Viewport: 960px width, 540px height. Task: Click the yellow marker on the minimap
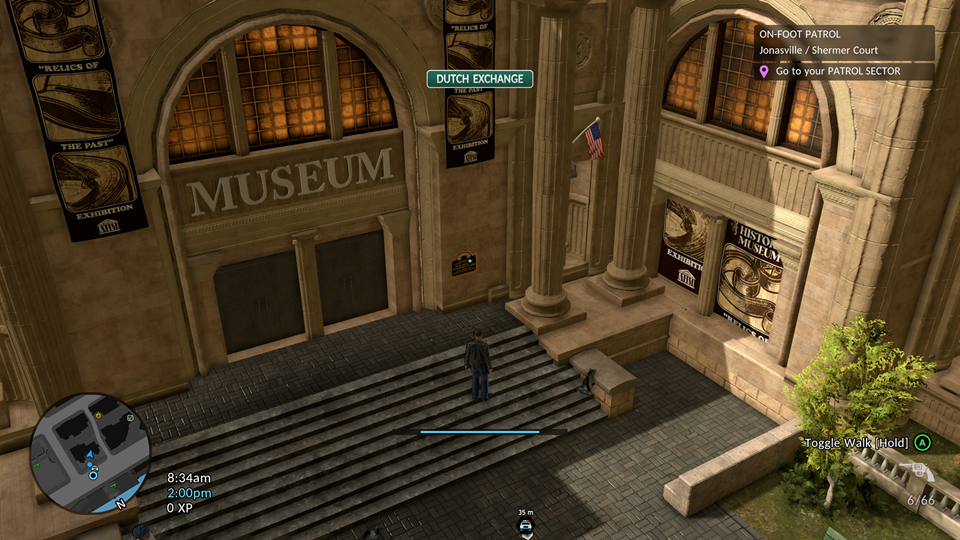pyautogui.click(x=99, y=413)
